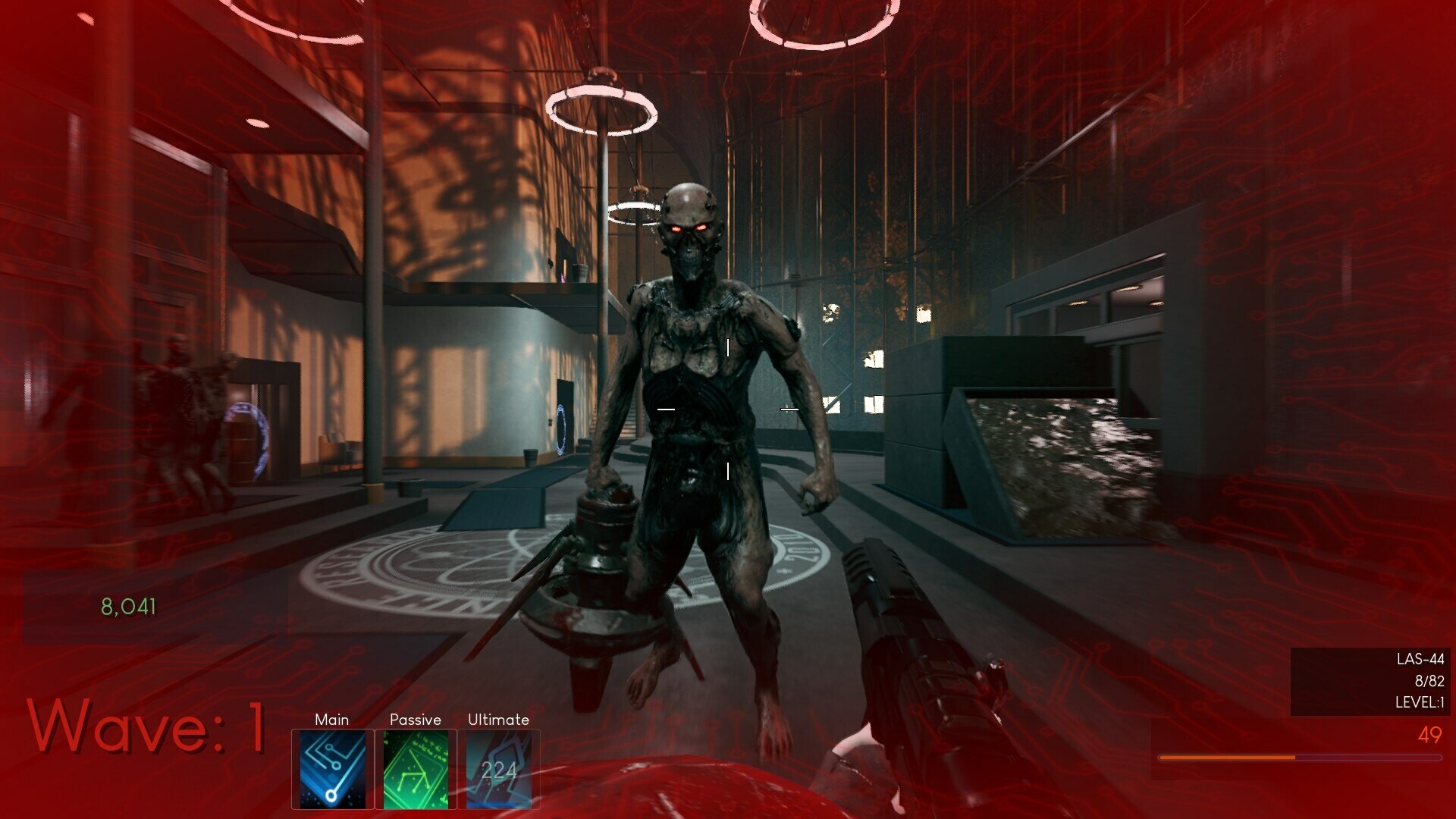Click the central crosshair reticle
This screenshot has height=819, width=1456.
click(x=727, y=408)
